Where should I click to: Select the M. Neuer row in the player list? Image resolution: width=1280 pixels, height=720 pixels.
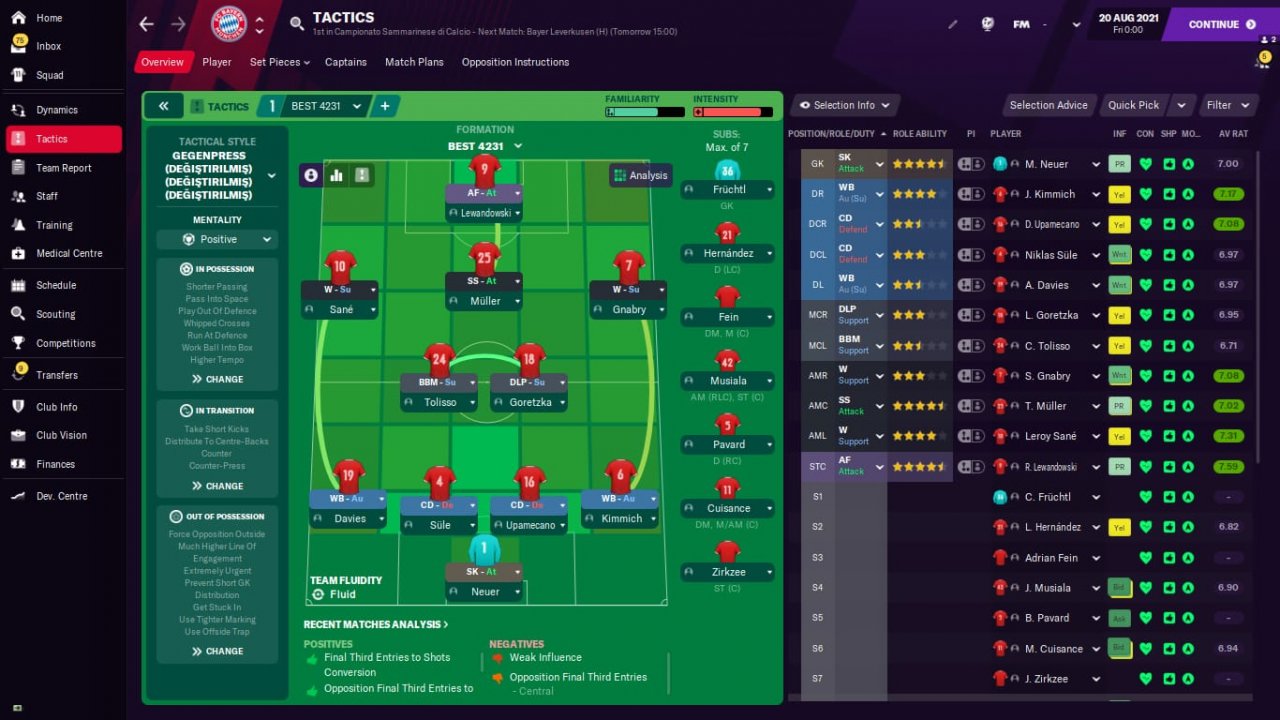click(x=1046, y=164)
